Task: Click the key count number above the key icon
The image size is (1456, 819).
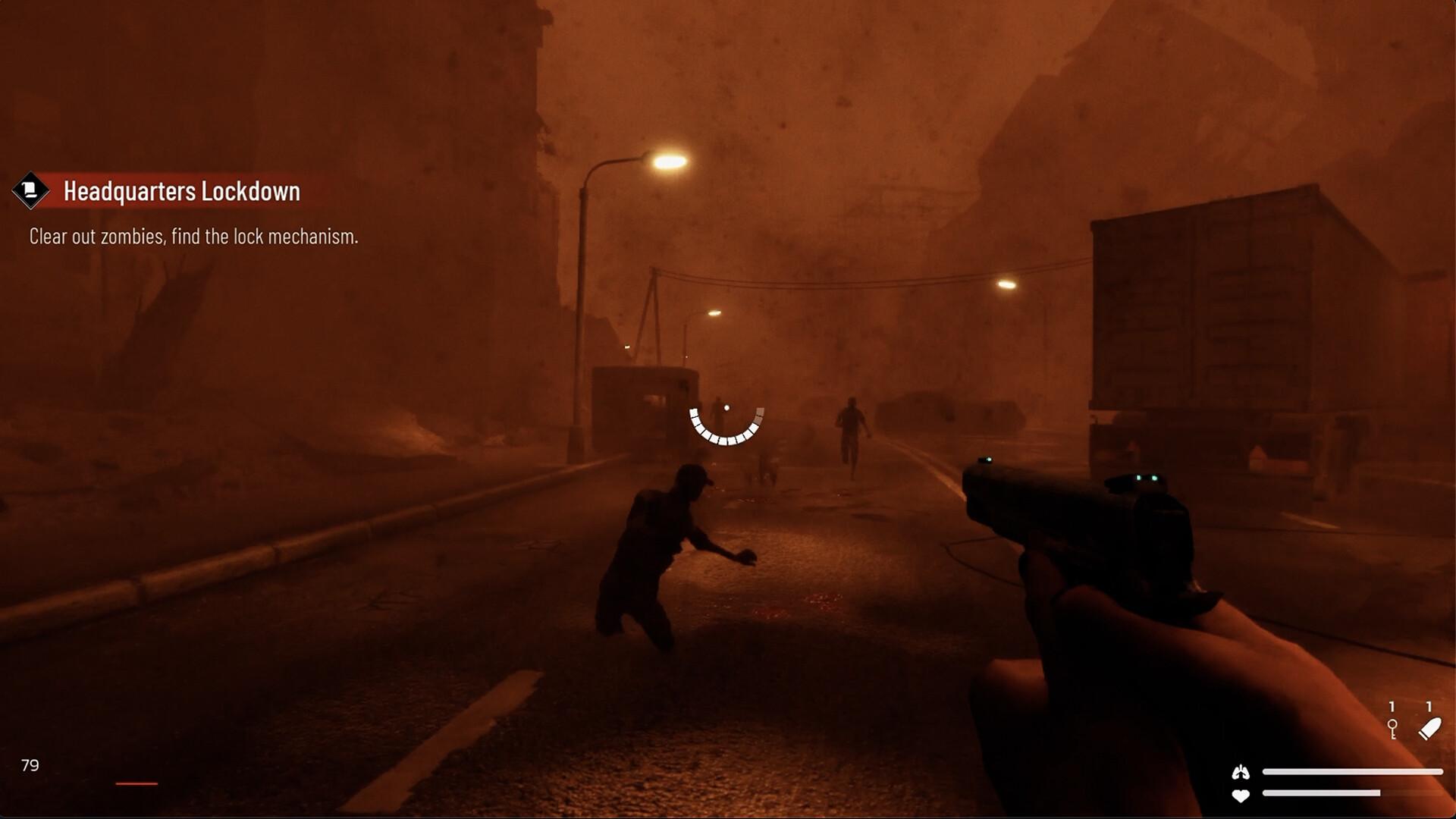Action: (x=1393, y=707)
